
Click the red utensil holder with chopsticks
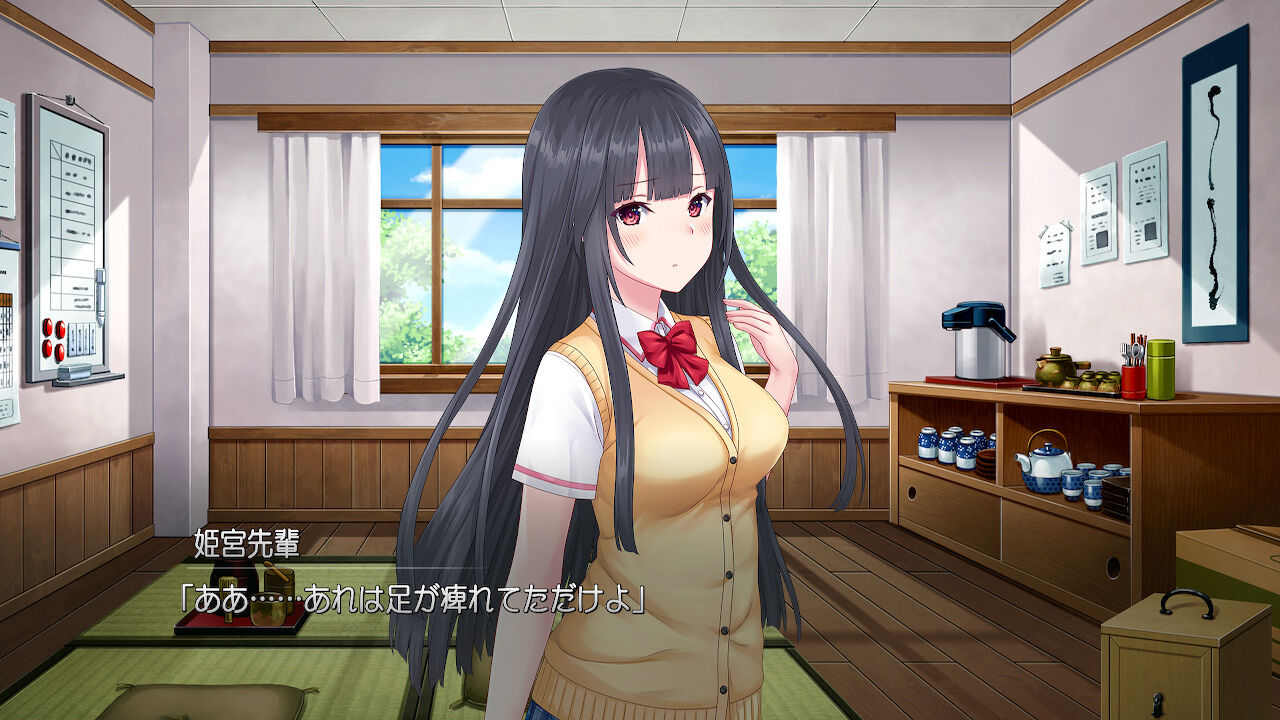pyautogui.click(x=1132, y=380)
